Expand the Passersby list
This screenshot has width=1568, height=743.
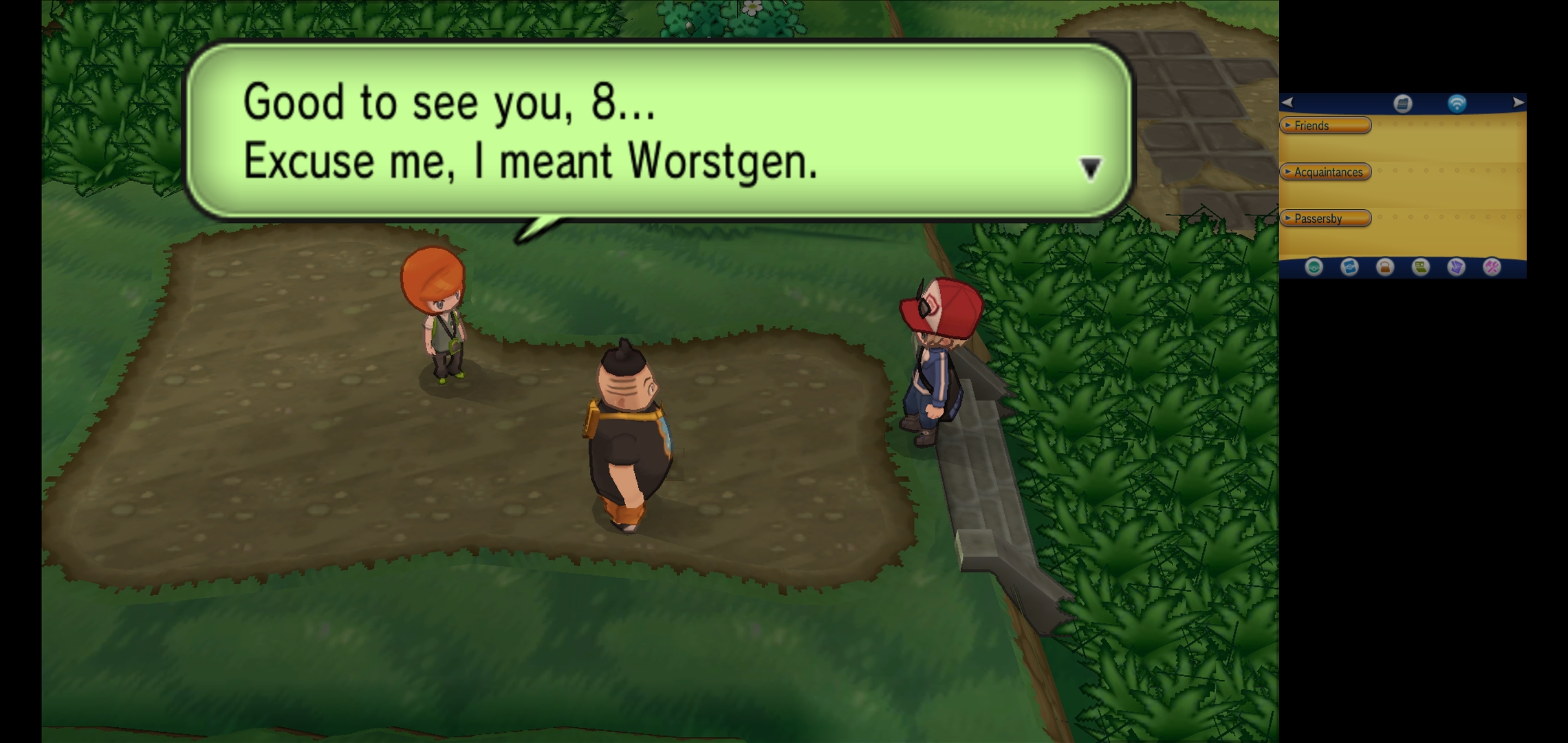pyautogui.click(x=1325, y=218)
